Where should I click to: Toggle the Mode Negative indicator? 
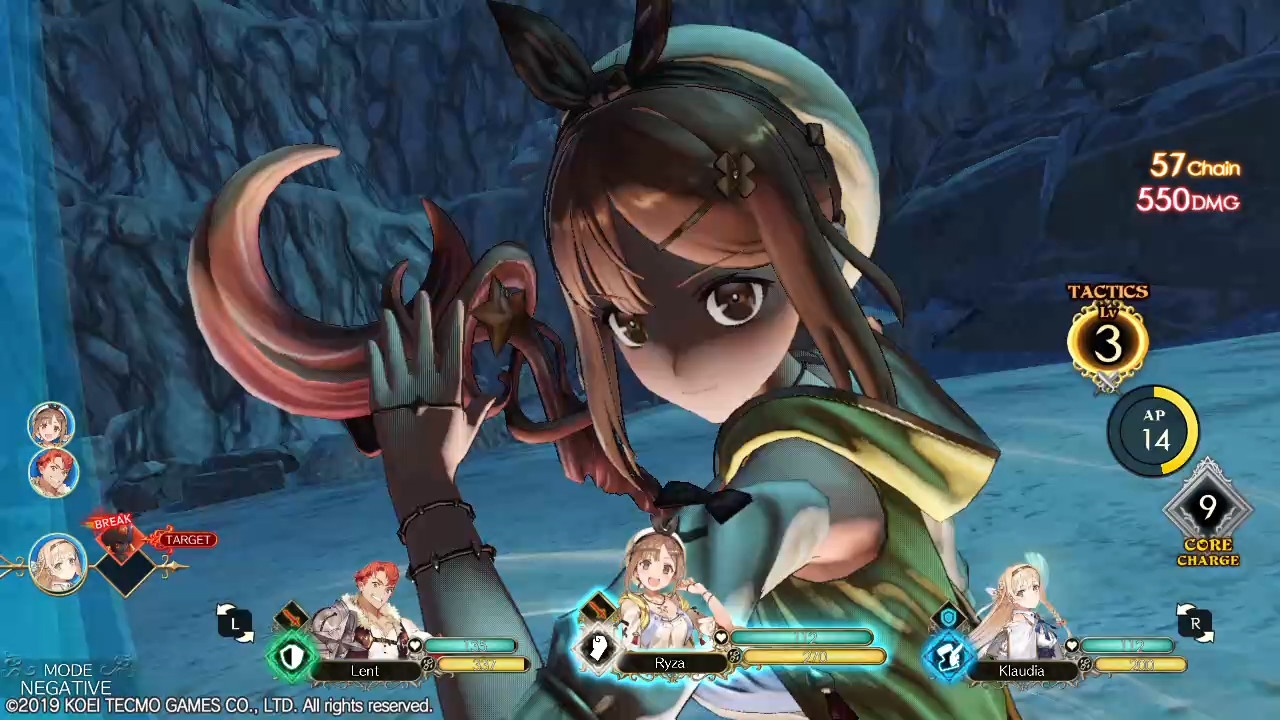tap(66, 679)
